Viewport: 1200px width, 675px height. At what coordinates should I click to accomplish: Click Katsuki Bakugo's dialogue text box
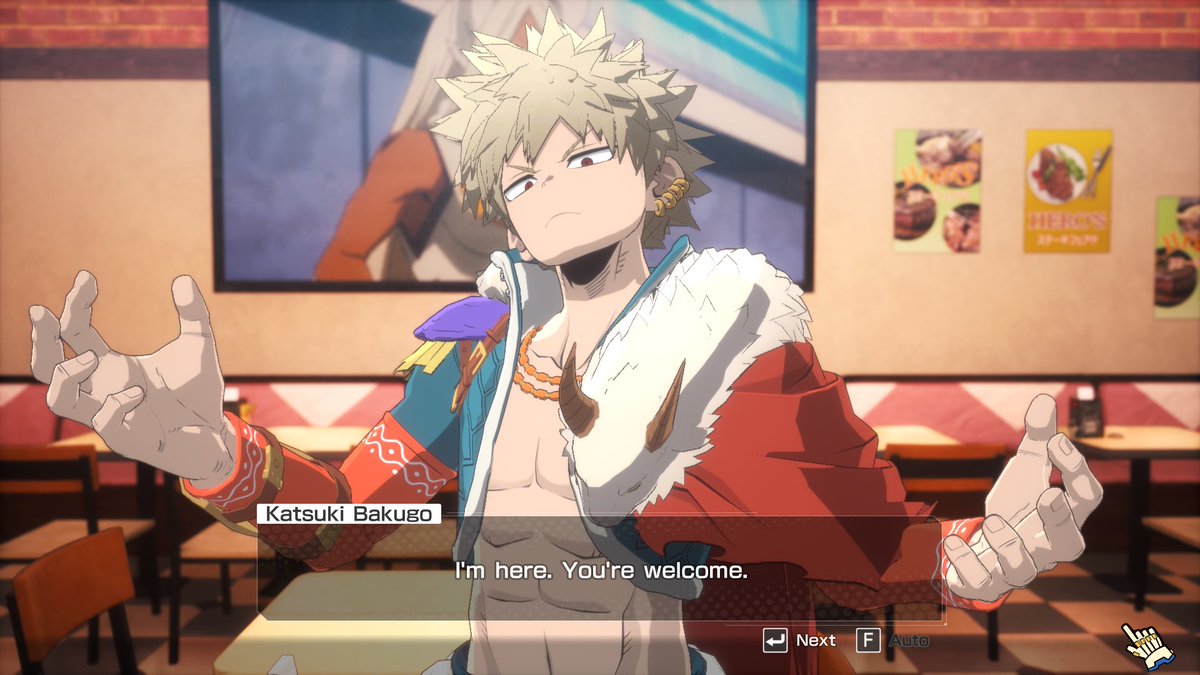click(600, 572)
